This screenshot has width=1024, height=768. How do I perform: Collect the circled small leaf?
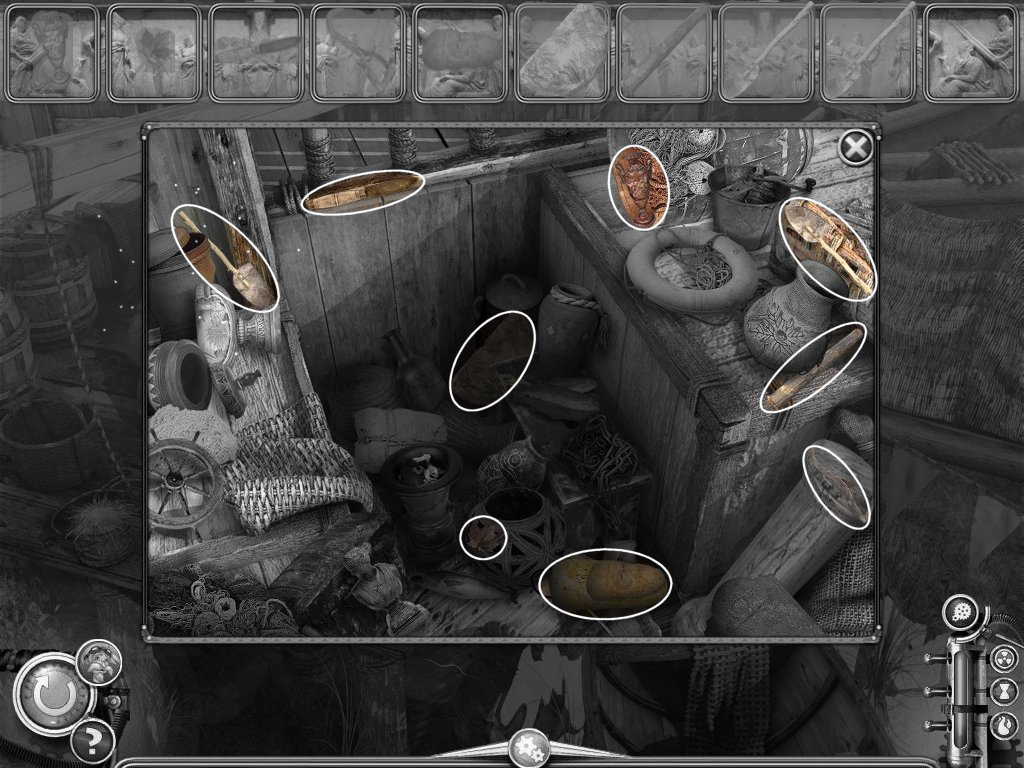pos(483,538)
